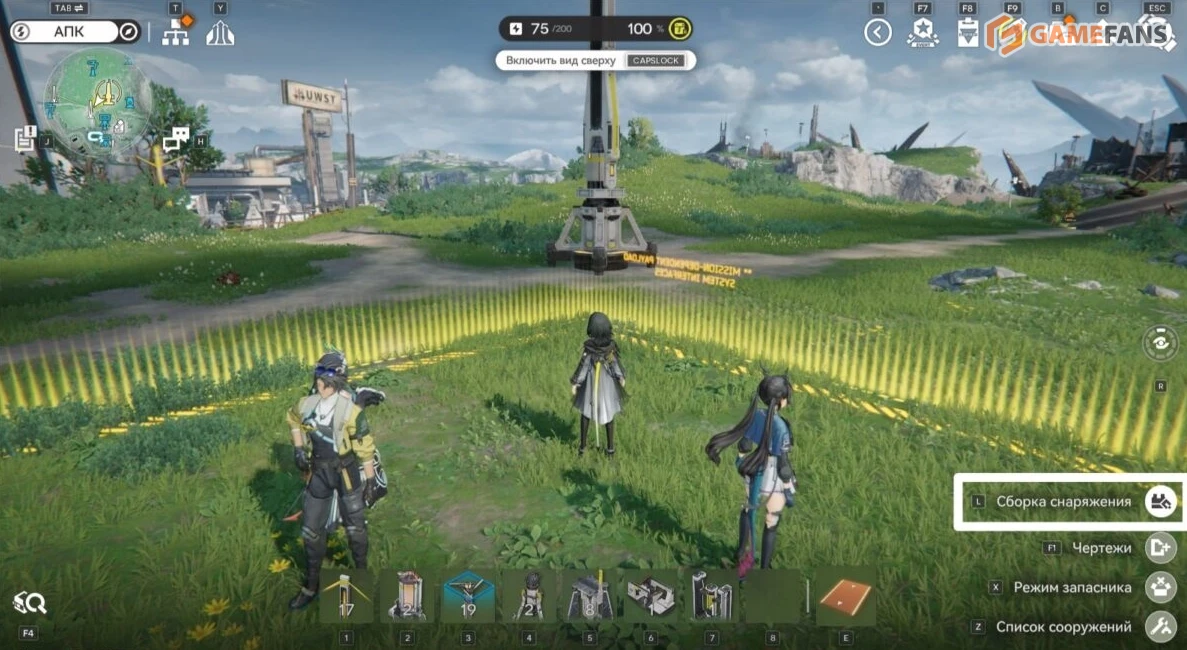This screenshot has width=1187, height=650.
Task: Select the orange platform hotbar slot
Action: pyautogui.click(x=846, y=597)
